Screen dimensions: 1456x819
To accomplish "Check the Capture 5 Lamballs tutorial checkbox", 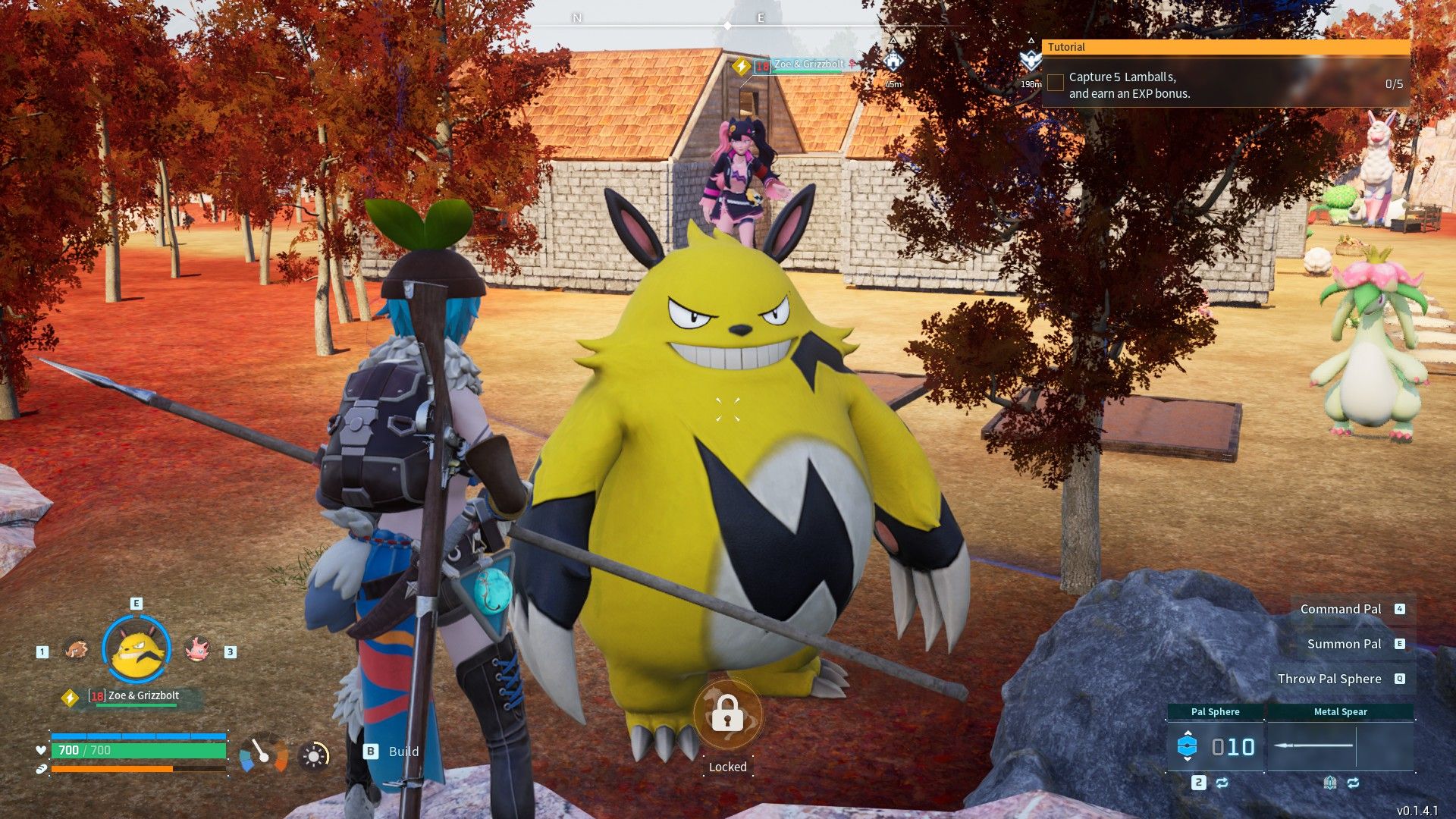I will point(1055,82).
